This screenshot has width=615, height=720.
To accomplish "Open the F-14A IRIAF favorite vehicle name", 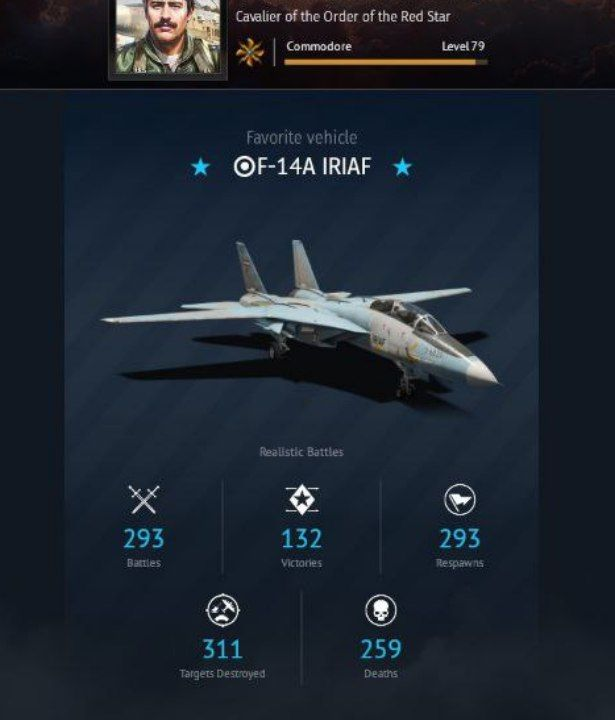I will [x=302, y=167].
